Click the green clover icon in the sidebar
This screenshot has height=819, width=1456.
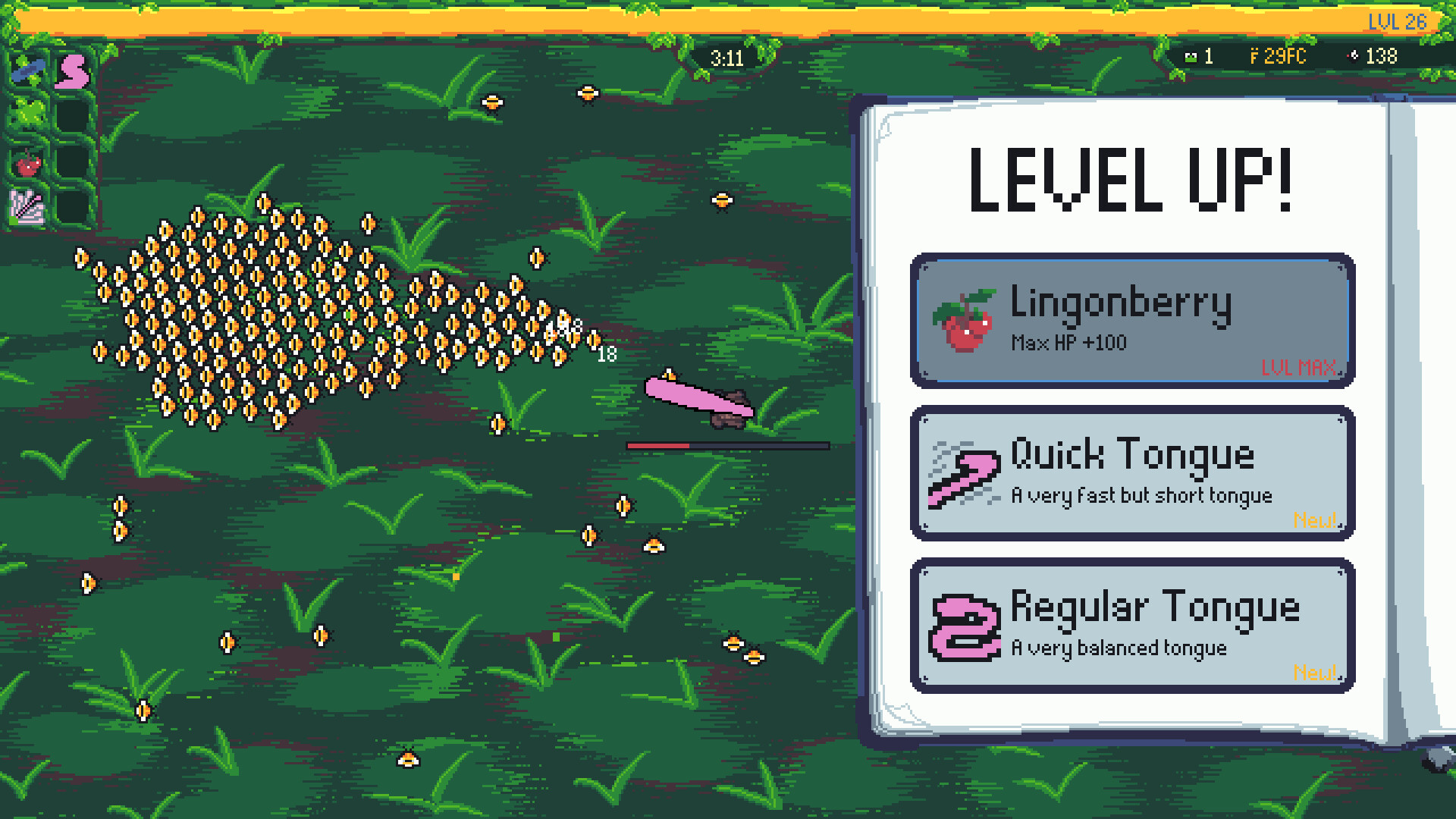[x=27, y=111]
